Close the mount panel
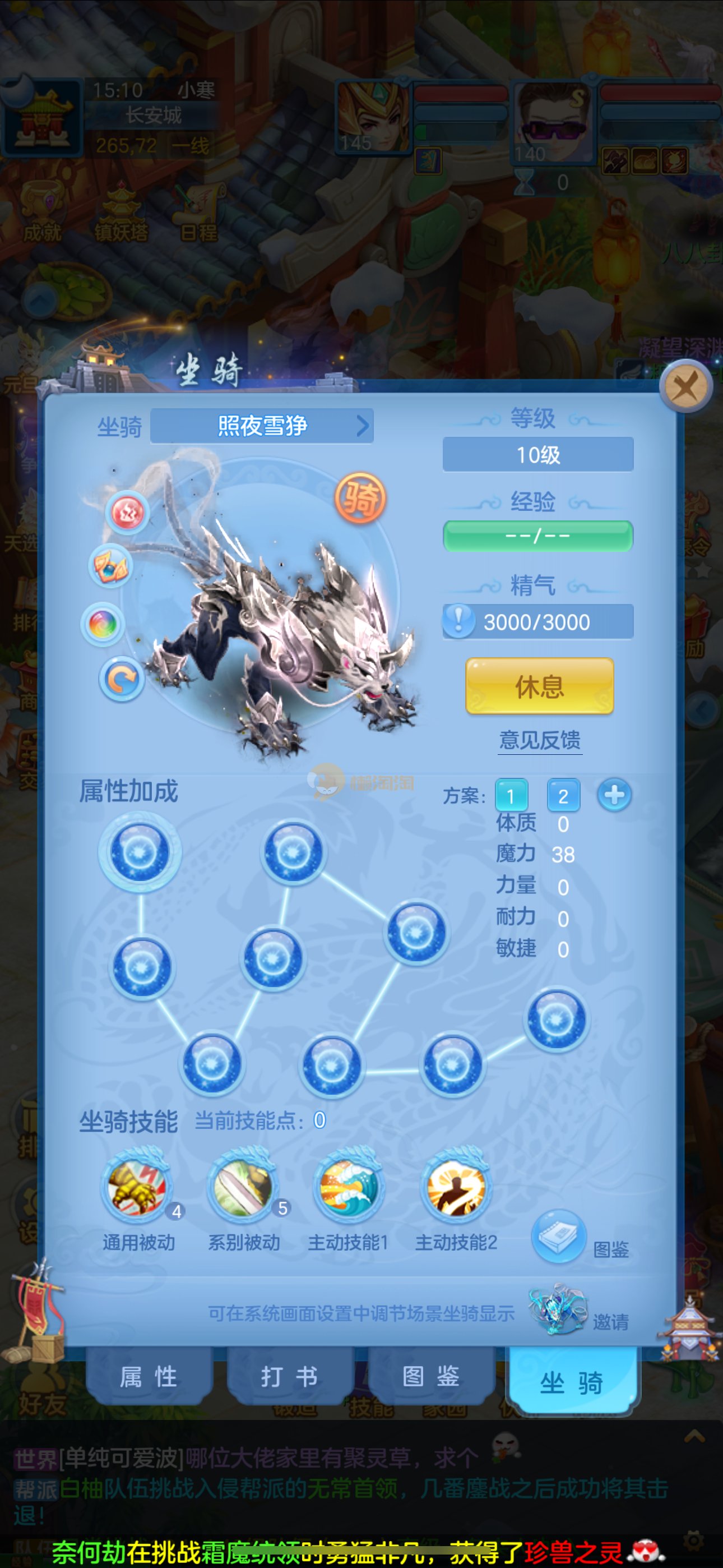 [687, 386]
